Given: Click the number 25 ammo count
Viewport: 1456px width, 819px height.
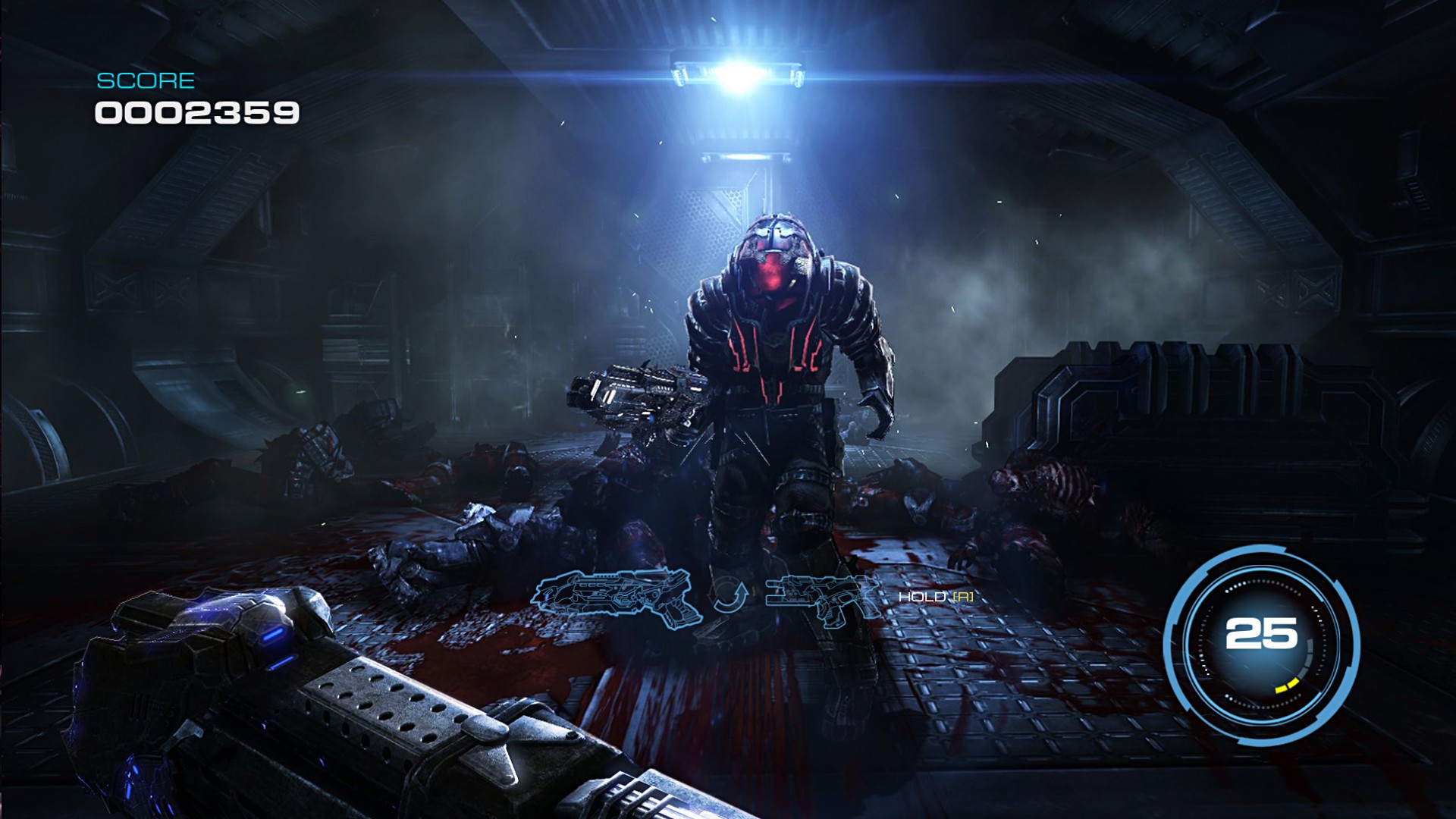Looking at the screenshot, I should 1261,633.
